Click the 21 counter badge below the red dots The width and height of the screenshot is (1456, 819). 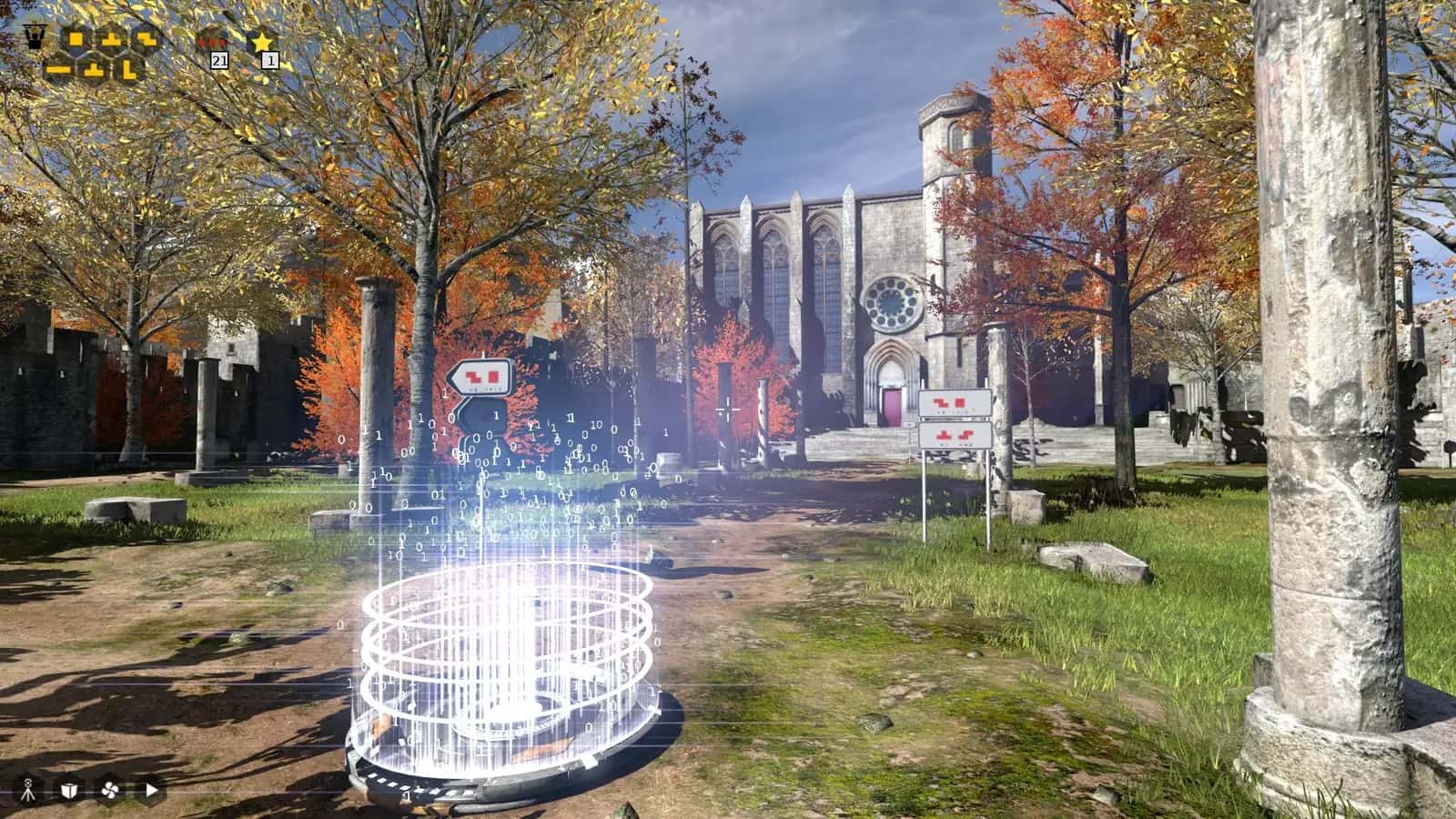pyautogui.click(x=219, y=62)
